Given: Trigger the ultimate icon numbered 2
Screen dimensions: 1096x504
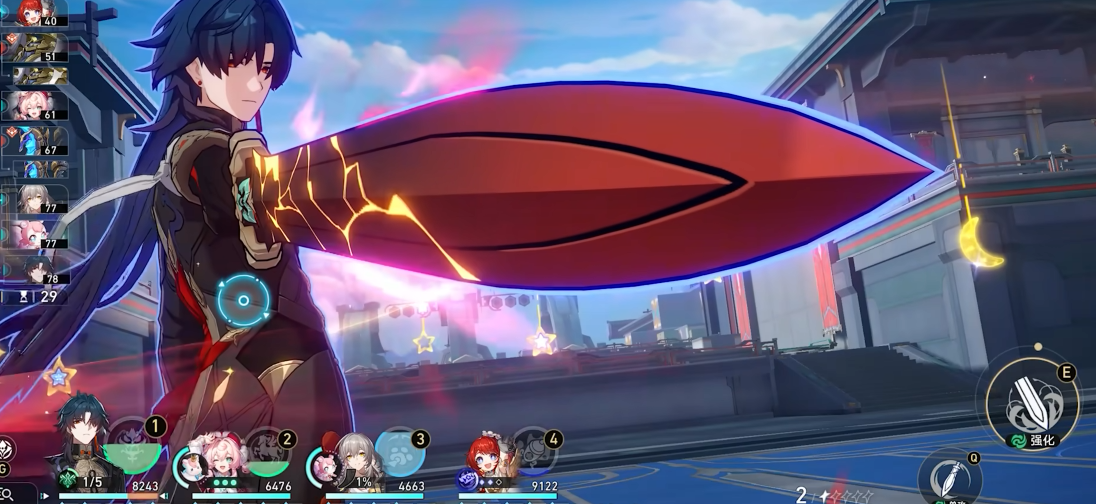Looking at the screenshot, I should pos(267,449).
